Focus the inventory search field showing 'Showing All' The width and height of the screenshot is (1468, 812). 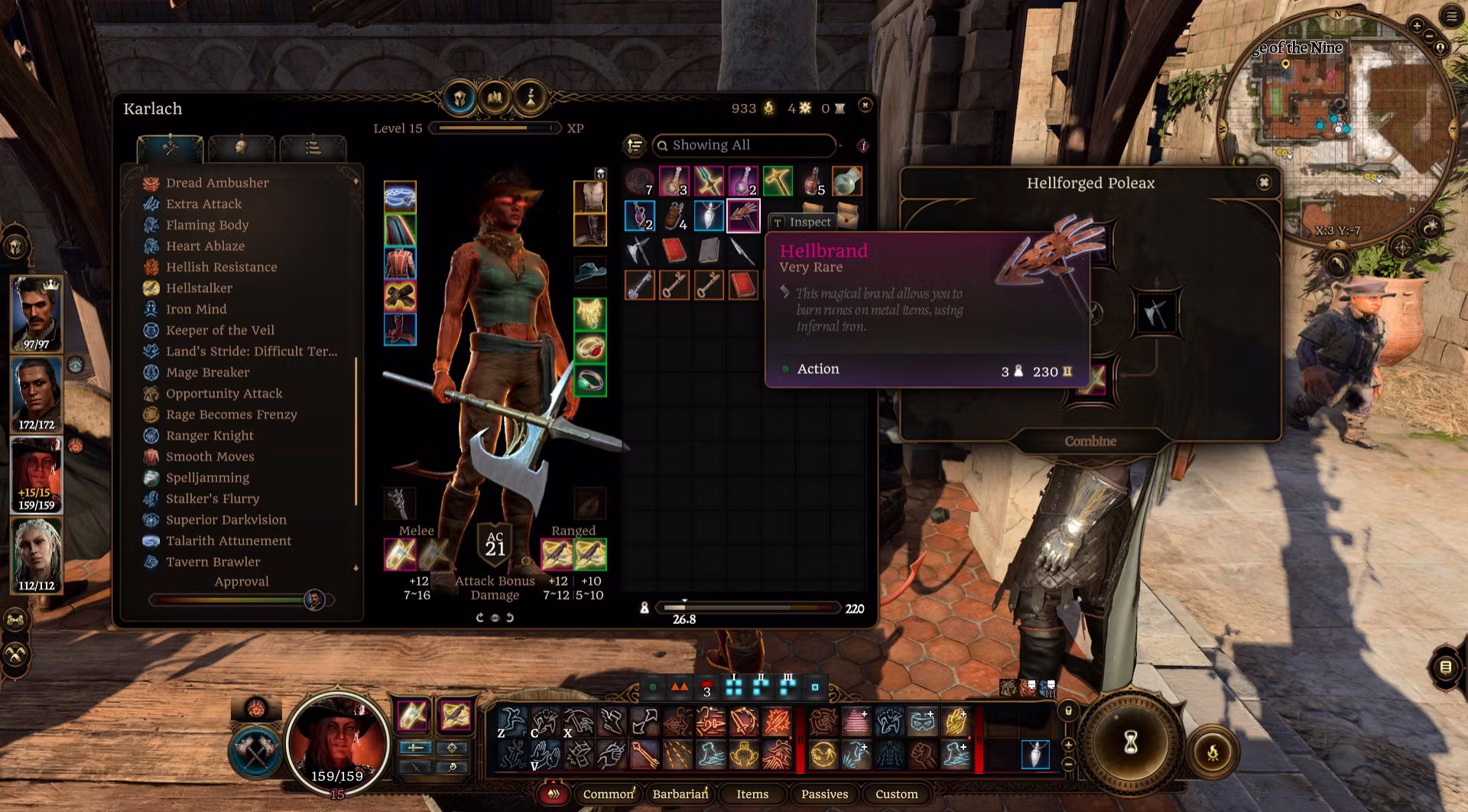(745, 145)
